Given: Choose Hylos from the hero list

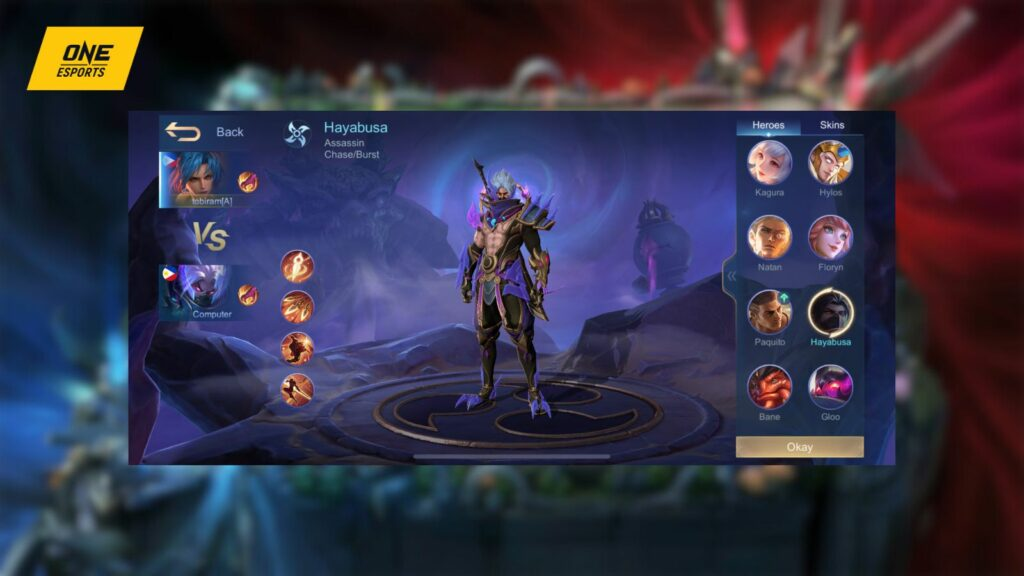Looking at the screenshot, I should [830, 162].
